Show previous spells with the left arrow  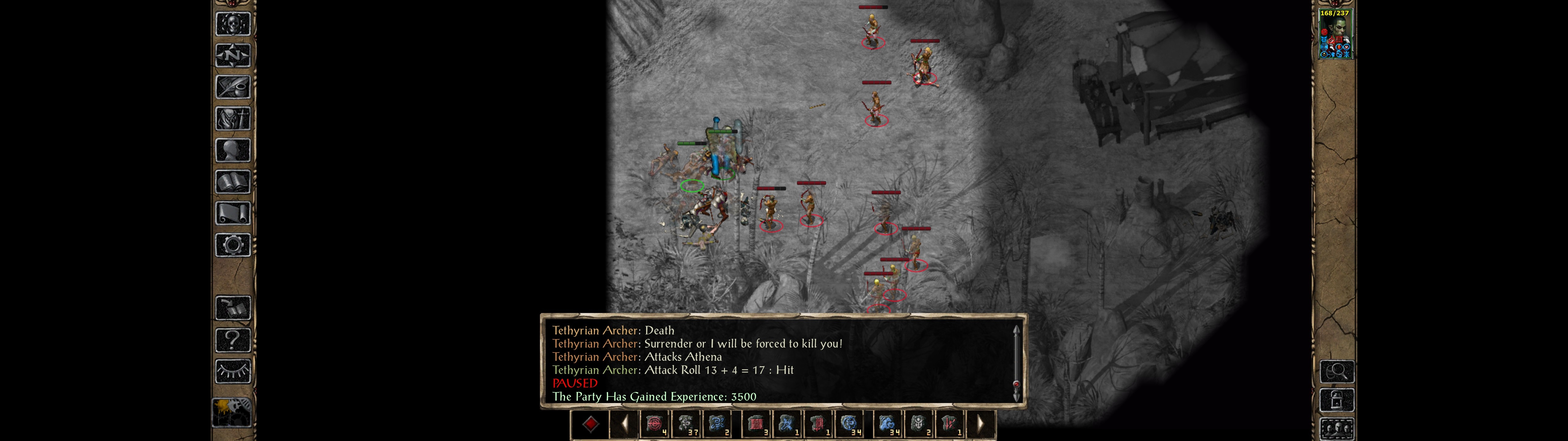tap(624, 424)
